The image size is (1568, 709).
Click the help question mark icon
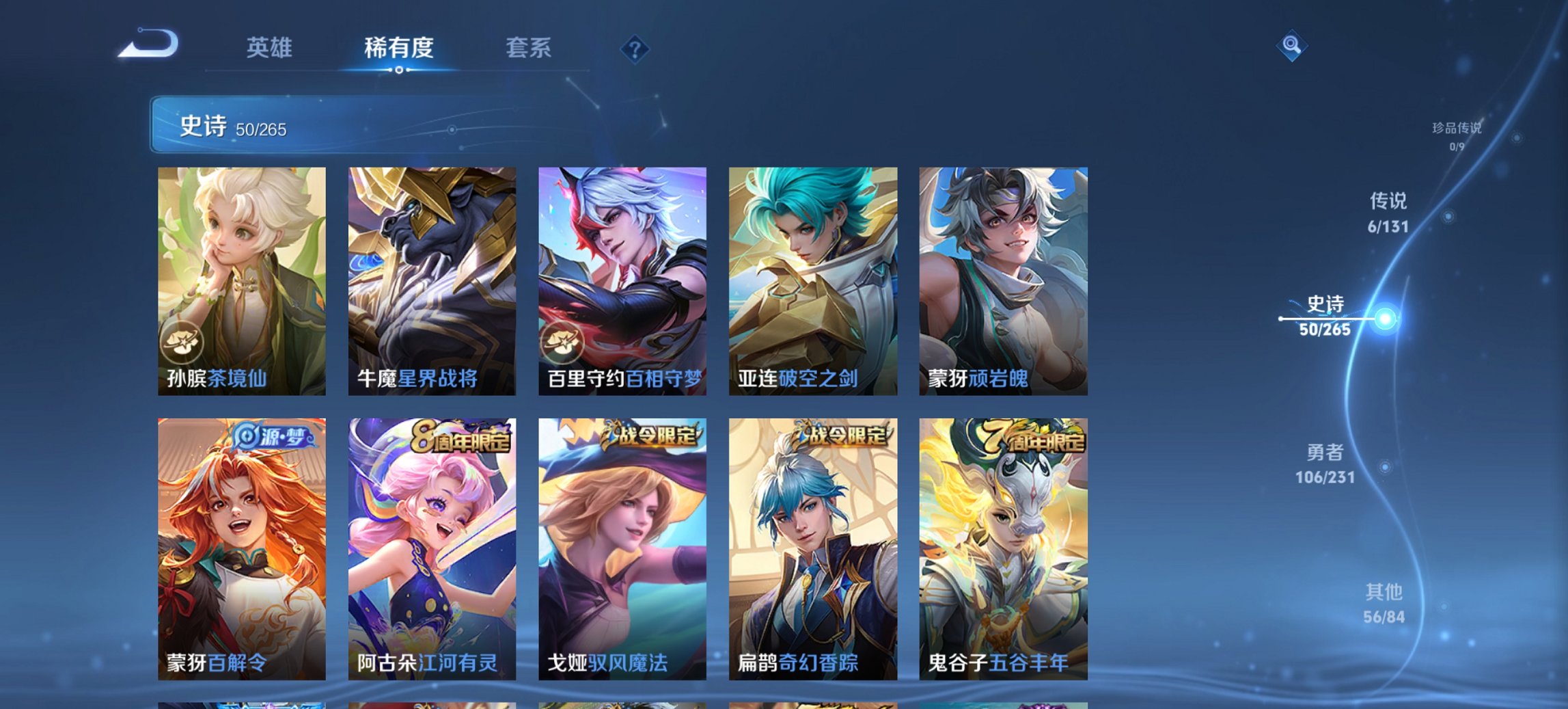coord(635,49)
